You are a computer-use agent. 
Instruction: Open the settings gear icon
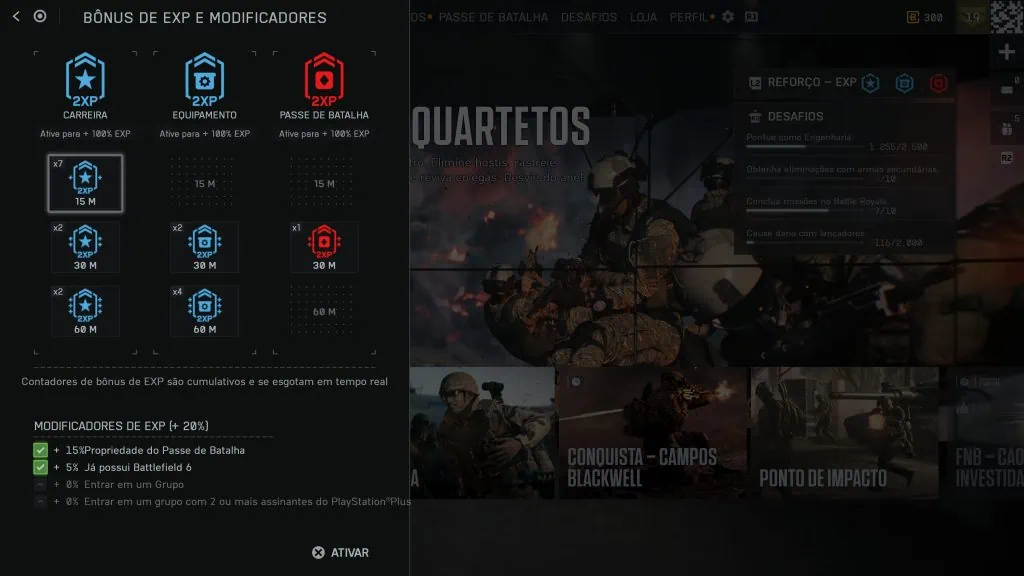[728, 17]
